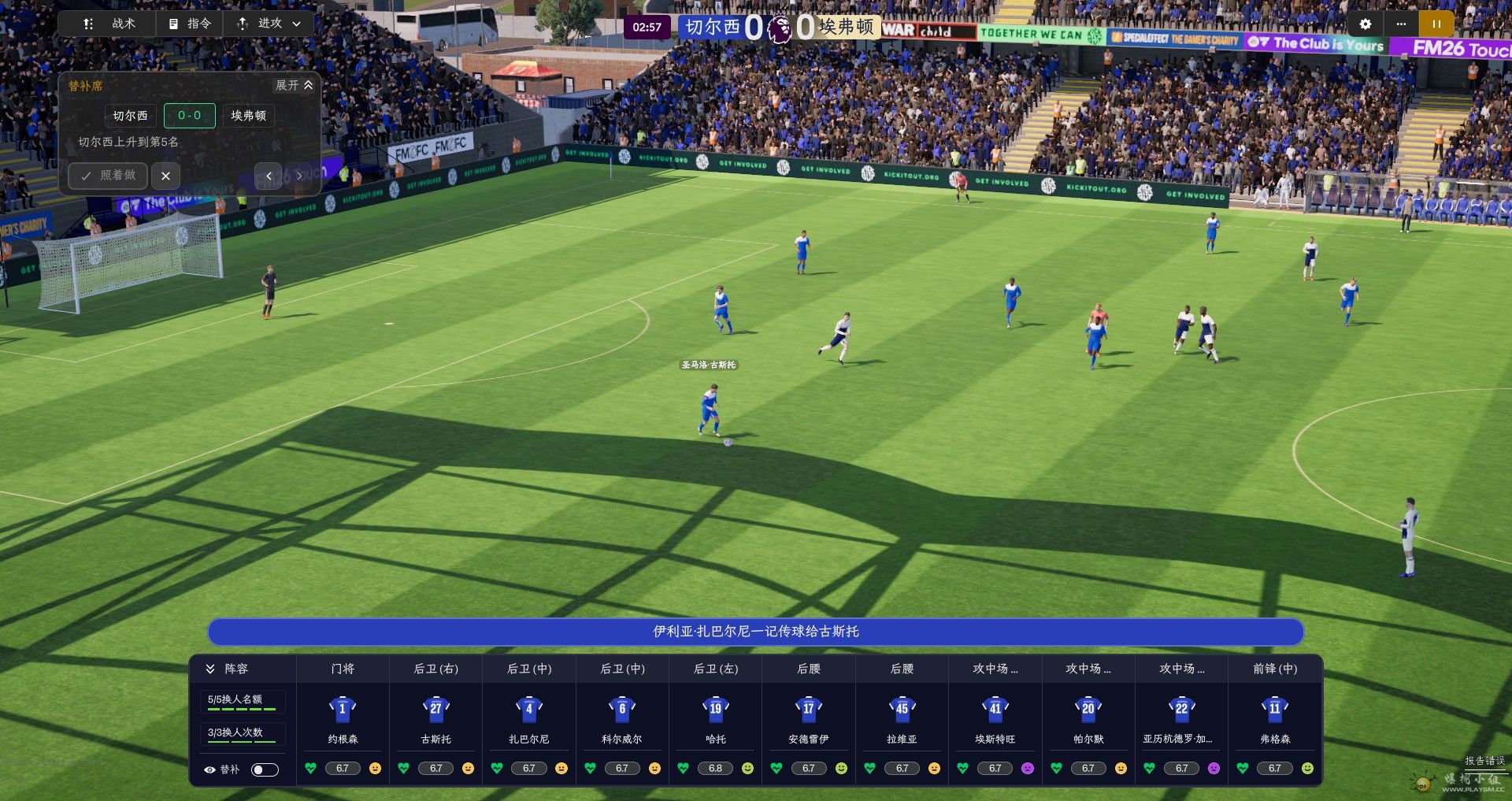
Task: Expand the 进攻 mentality dropdown
Action: 269,24
